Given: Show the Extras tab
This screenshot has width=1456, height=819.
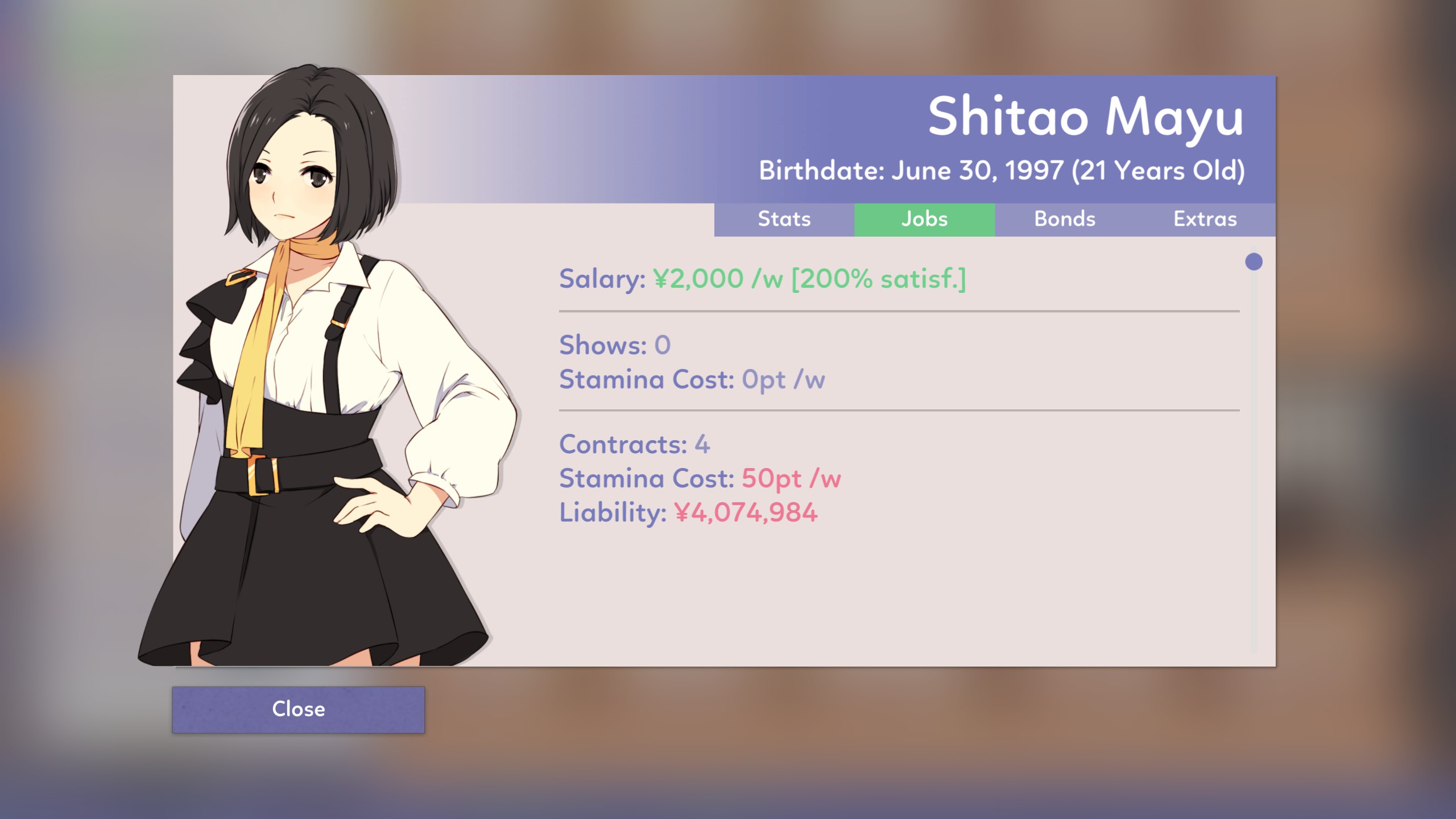Looking at the screenshot, I should (1205, 220).
